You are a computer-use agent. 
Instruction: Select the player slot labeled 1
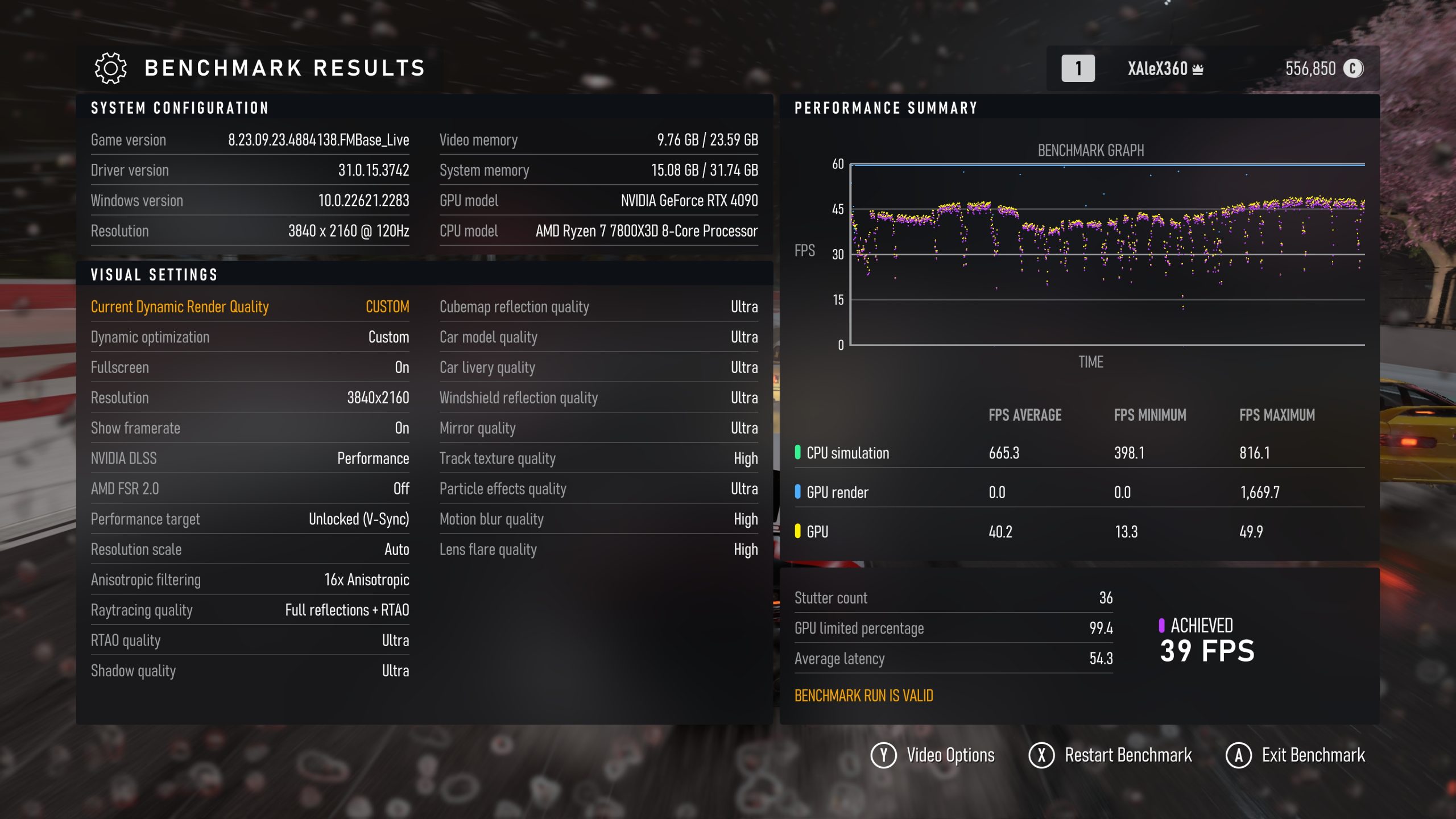coord(1078,68)
